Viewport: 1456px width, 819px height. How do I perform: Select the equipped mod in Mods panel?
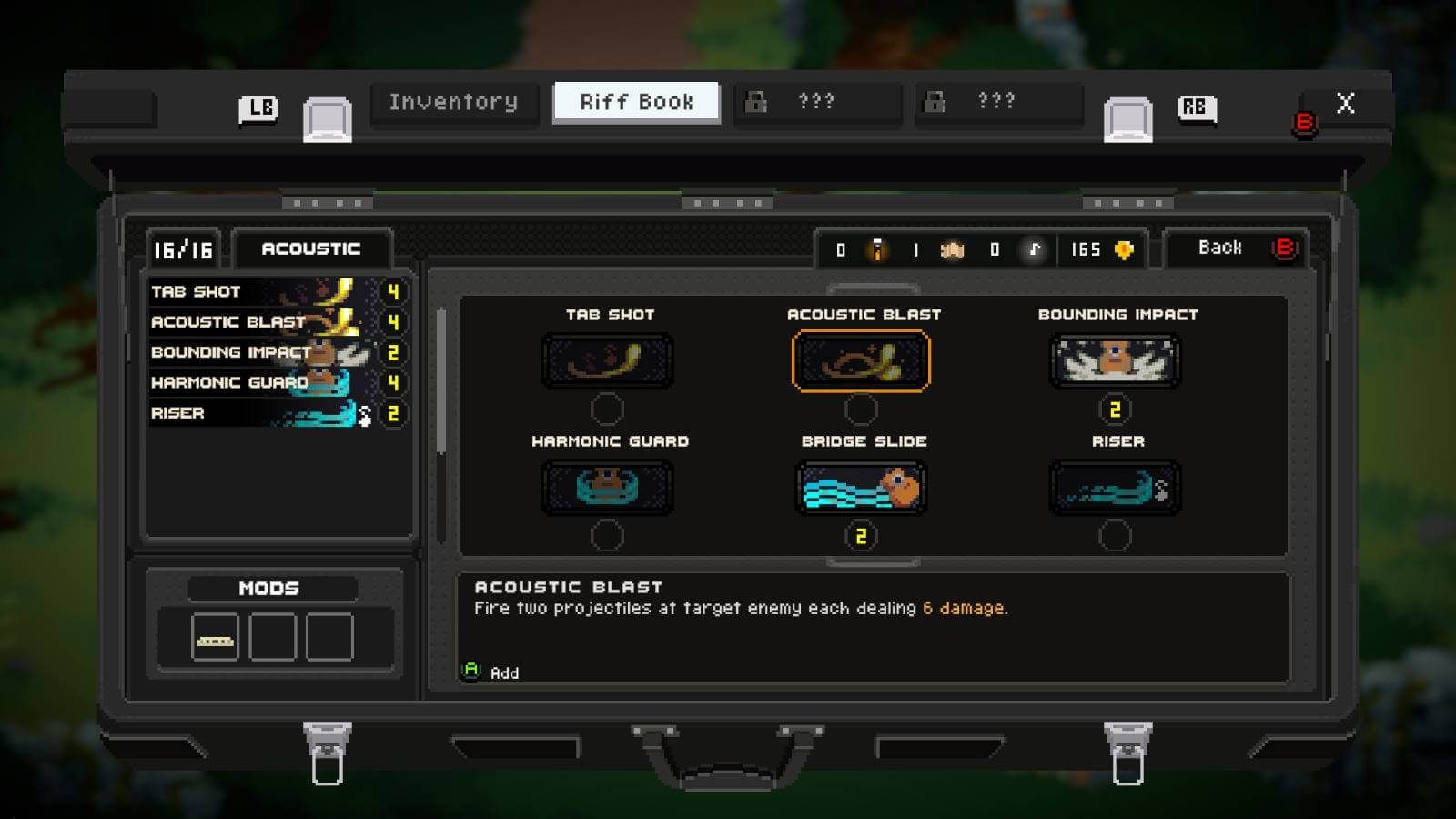point(216,637)
